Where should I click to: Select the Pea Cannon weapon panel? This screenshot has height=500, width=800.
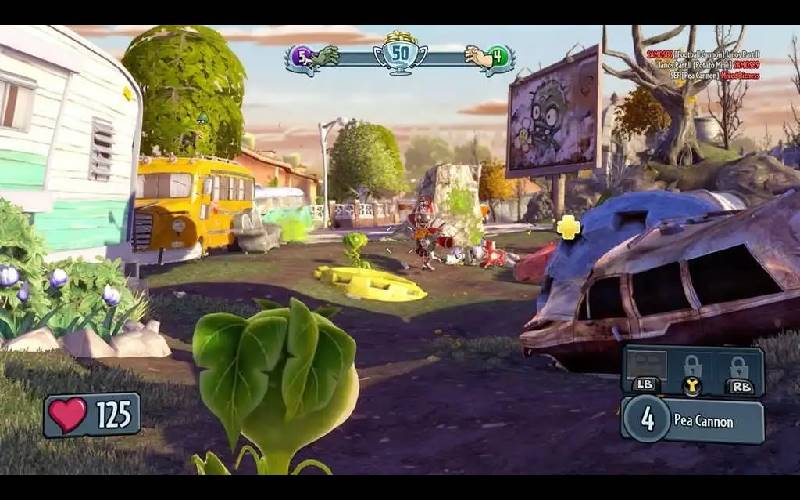pyautogui.click(x=692, y=420)
